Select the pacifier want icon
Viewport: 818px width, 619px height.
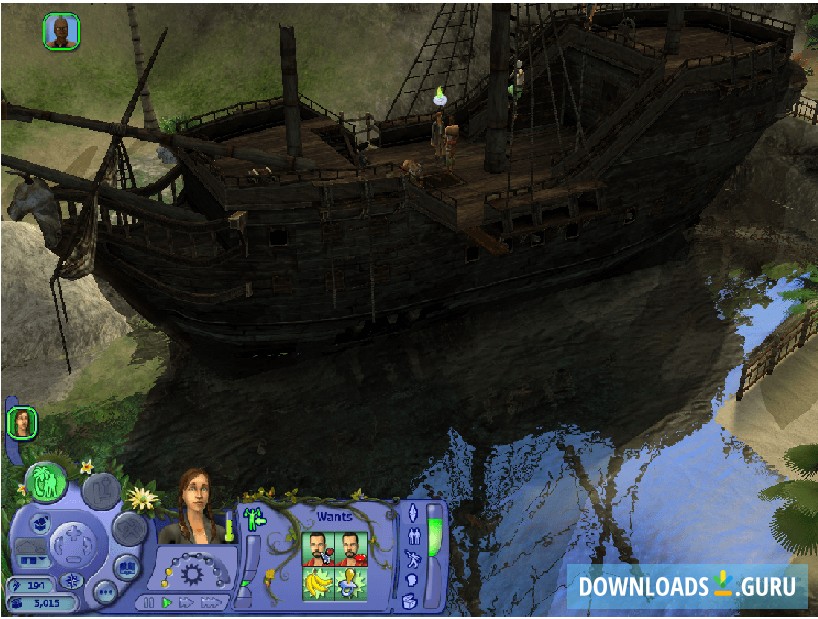click(351, 584)
